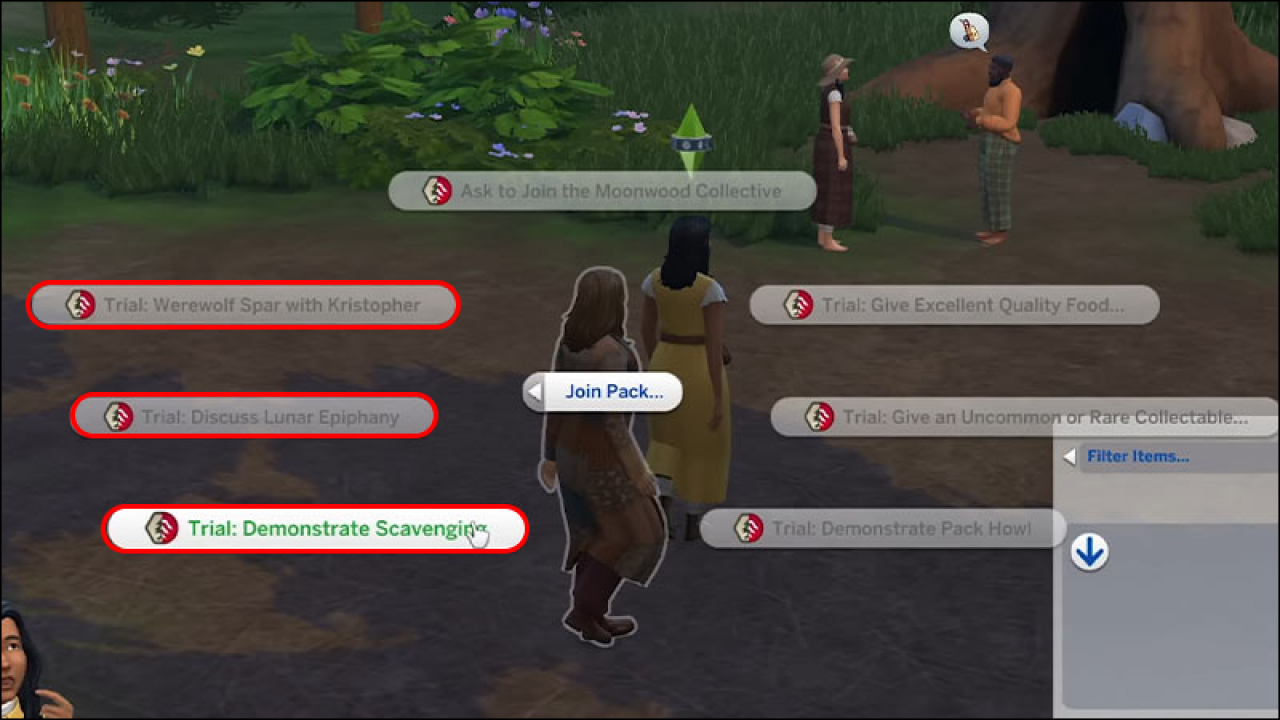Click the blue down arrow in the item panel
Image resolution: width=1280 pixels, height=720 pixels.
click(1089, 553)
